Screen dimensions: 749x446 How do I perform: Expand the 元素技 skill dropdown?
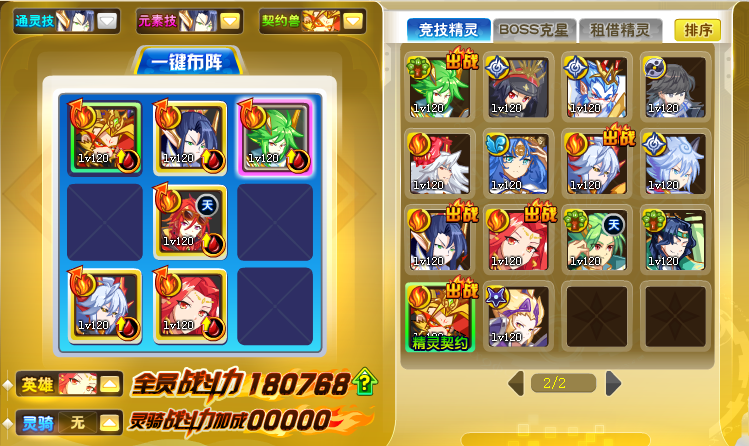(x=230, y=20)
